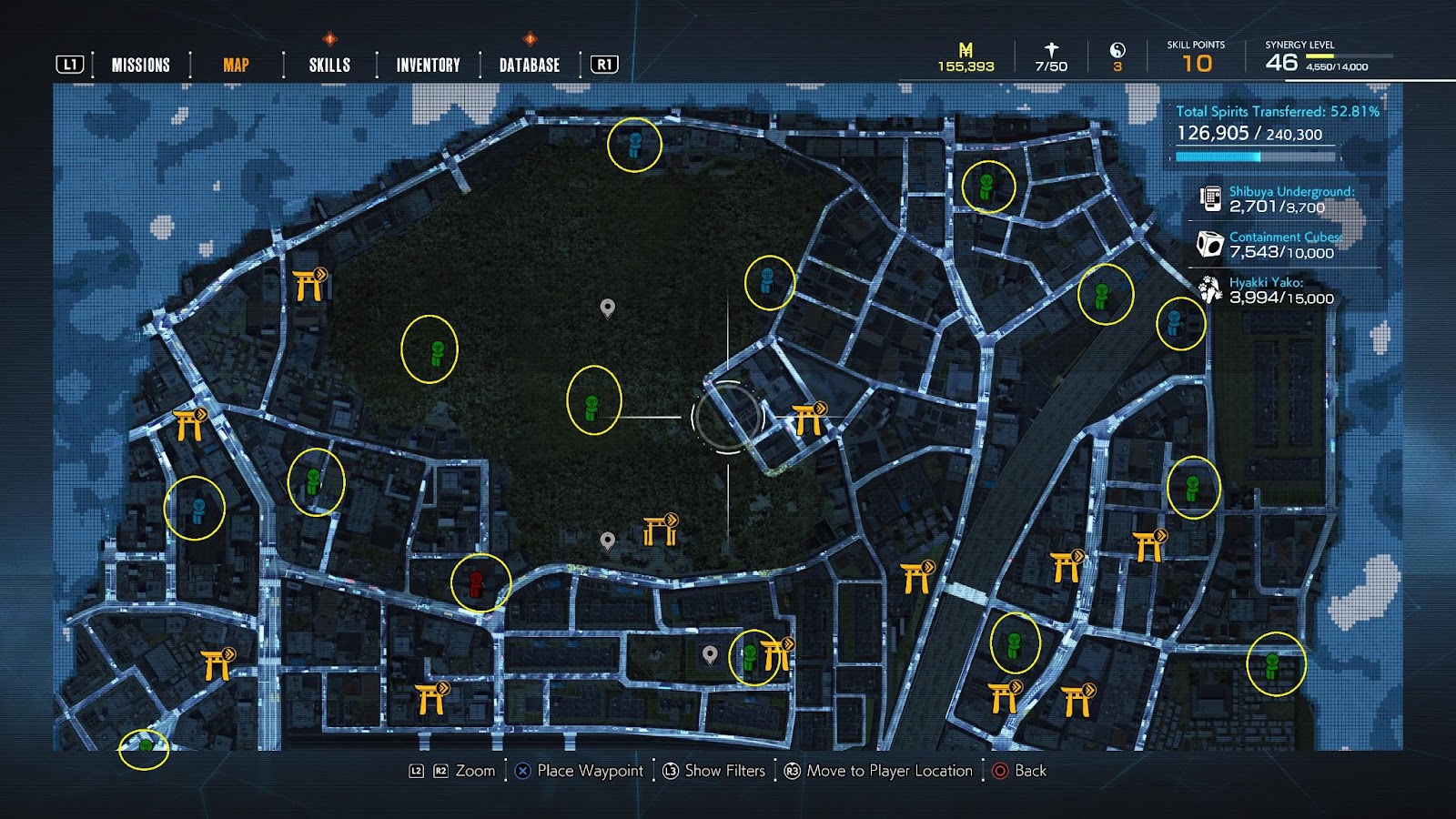1456x819 pixels.
Task: Select the Map tab
Action: tap(236, 65)
